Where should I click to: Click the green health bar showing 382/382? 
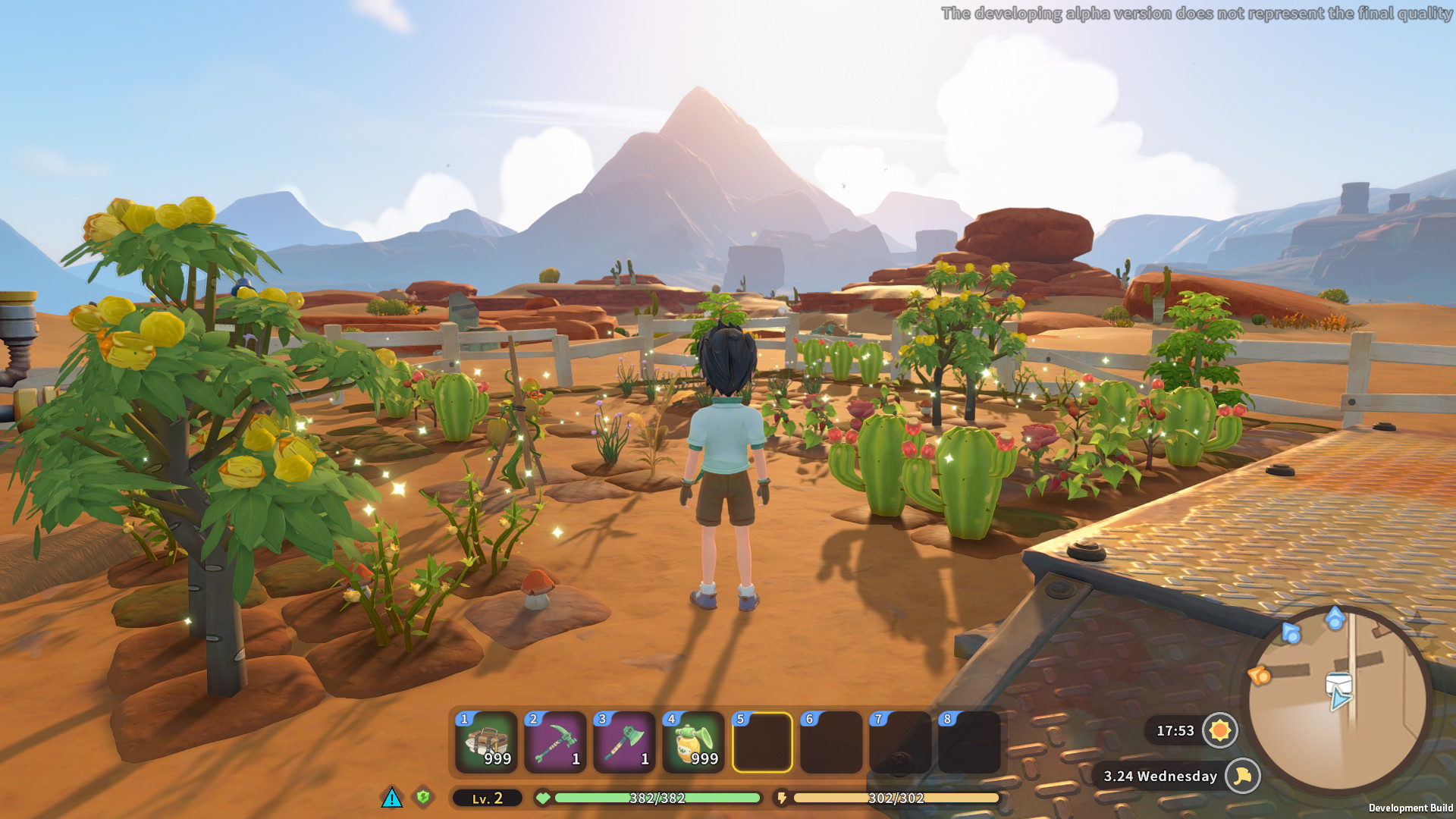point(656,798)
